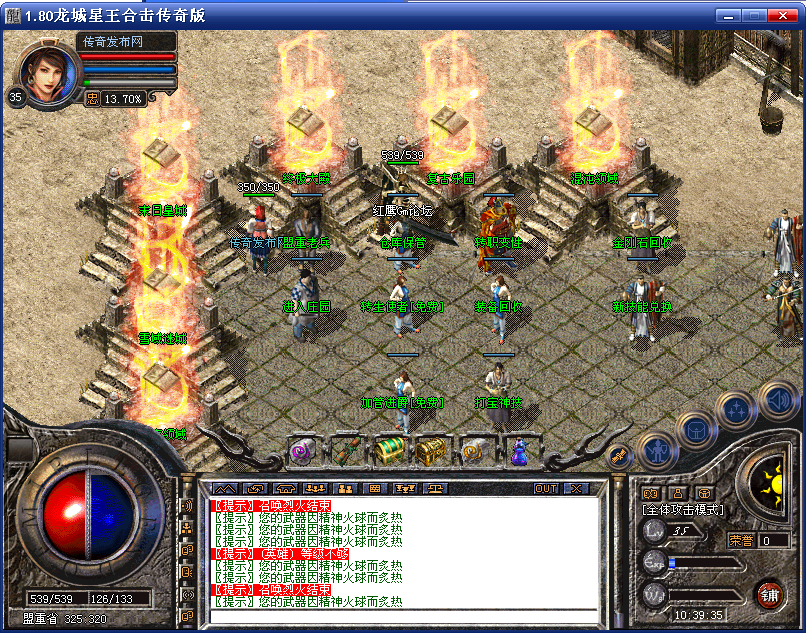This screenshot has height=633, width=806.
Task: Open the character equipment round button
Action: [656, 449]
